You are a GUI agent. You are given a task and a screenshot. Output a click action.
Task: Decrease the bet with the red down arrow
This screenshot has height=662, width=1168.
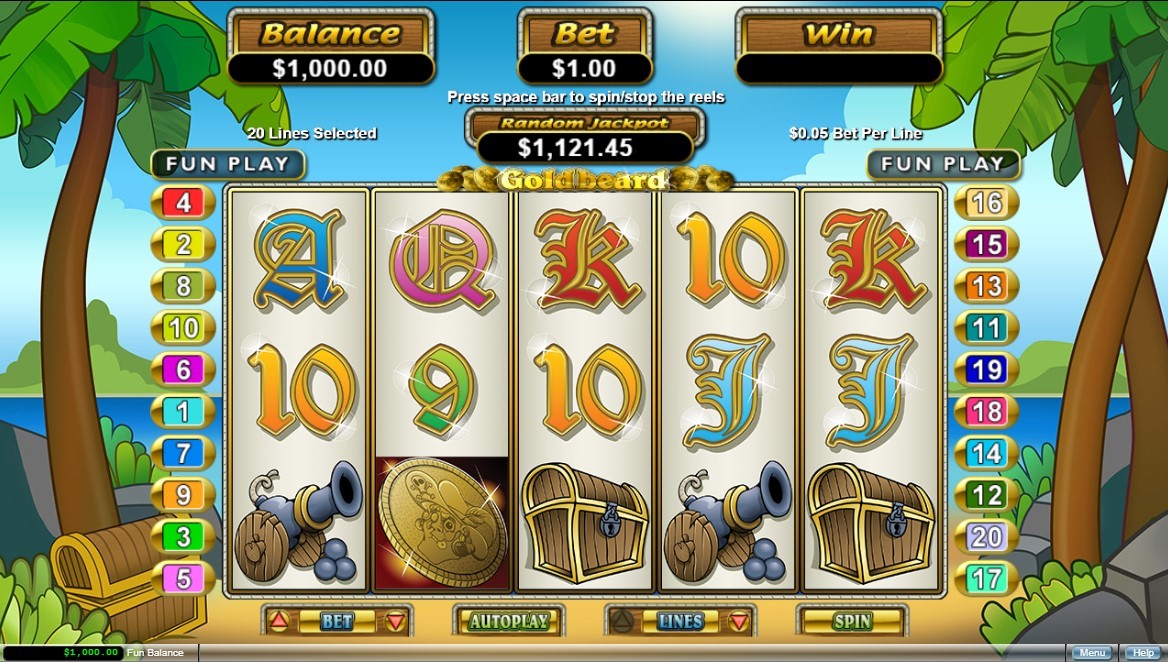396,621
